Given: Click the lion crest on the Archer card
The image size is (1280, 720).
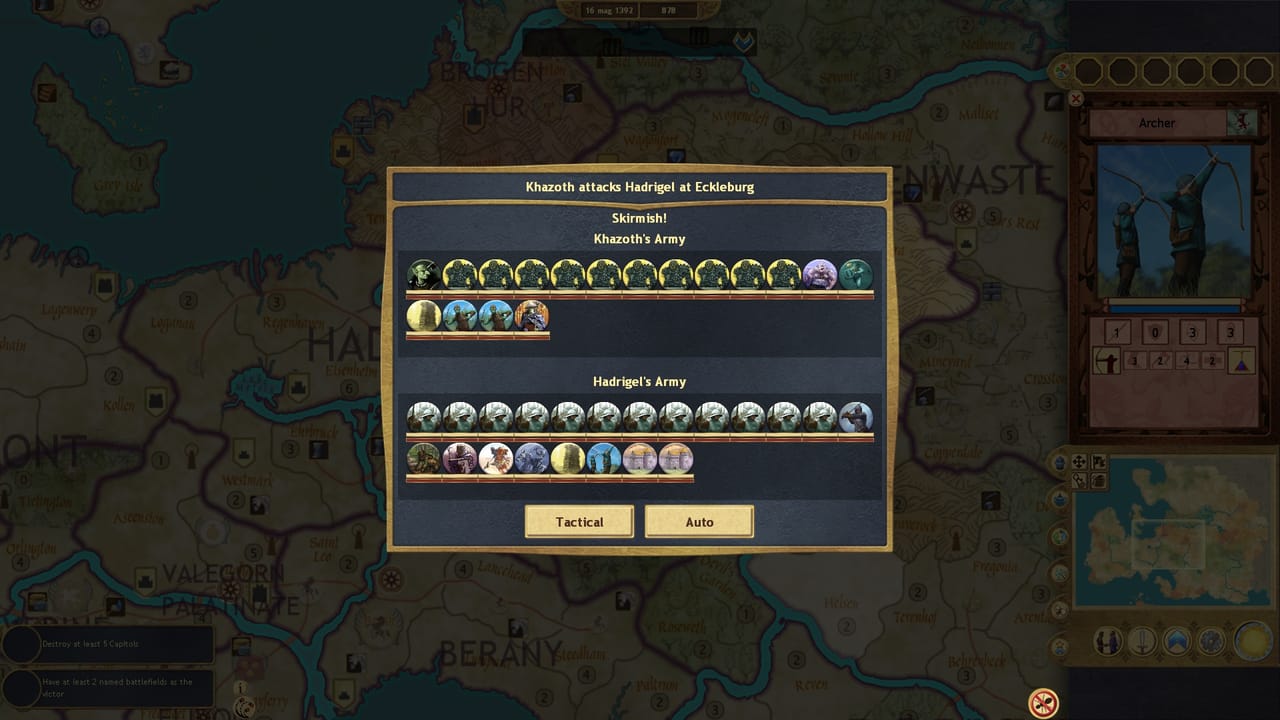Looking at the screenshot, I should point(1240,120).
